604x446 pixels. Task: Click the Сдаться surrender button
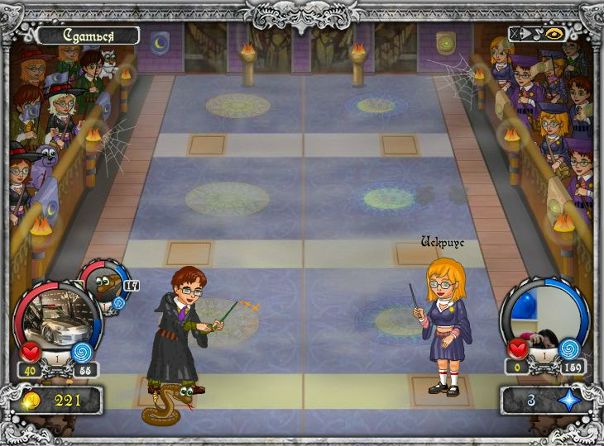pyautogui.click(x=87, y=36)
